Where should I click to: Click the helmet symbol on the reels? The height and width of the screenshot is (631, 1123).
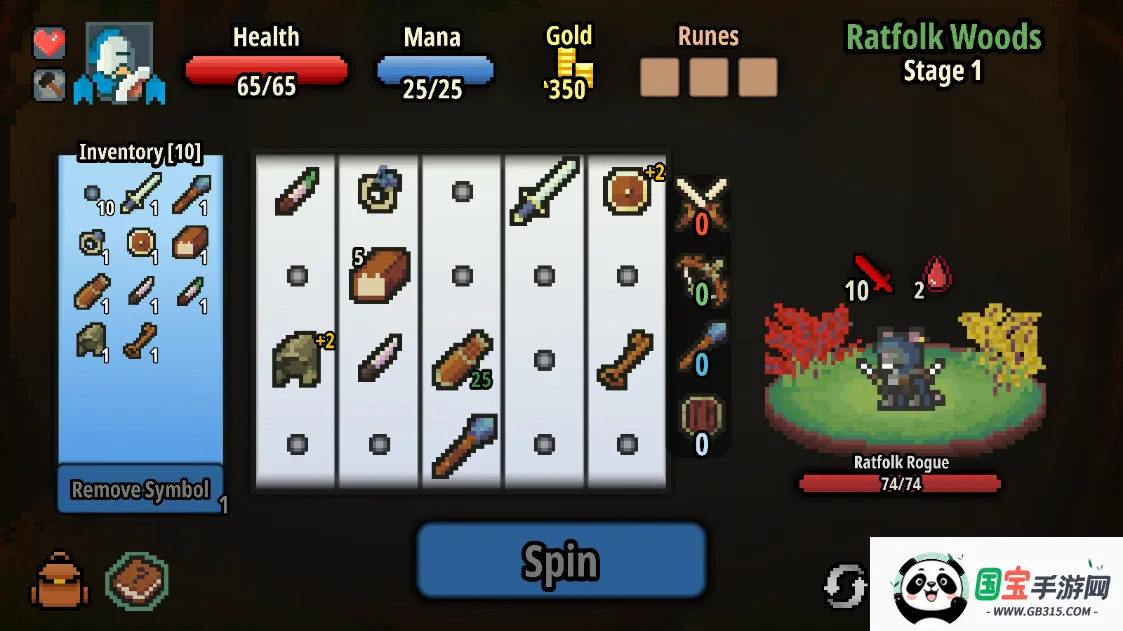pos(297,360)
